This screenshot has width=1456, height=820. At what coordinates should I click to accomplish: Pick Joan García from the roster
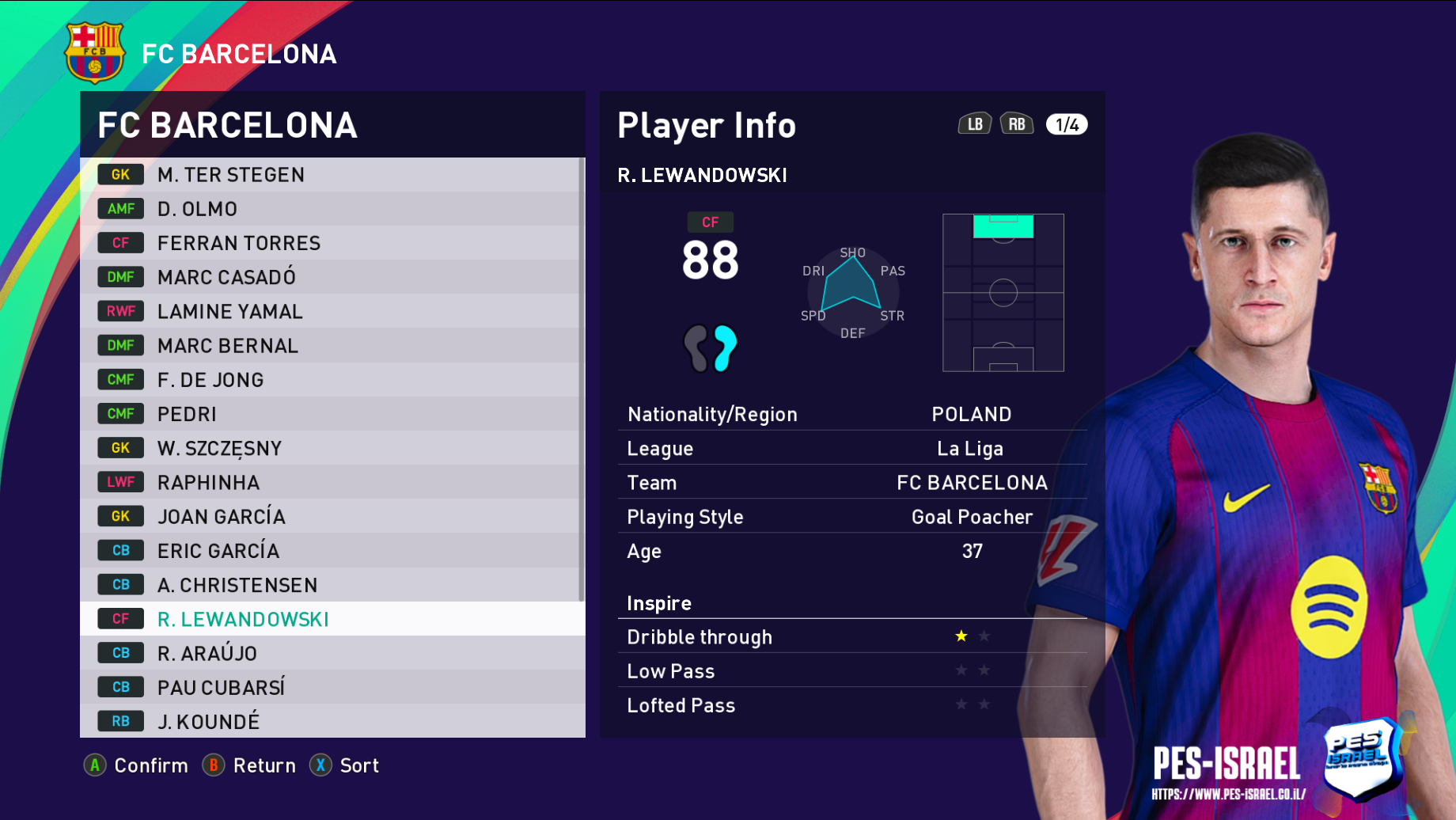pyautogui.click(x=332, y=516)
